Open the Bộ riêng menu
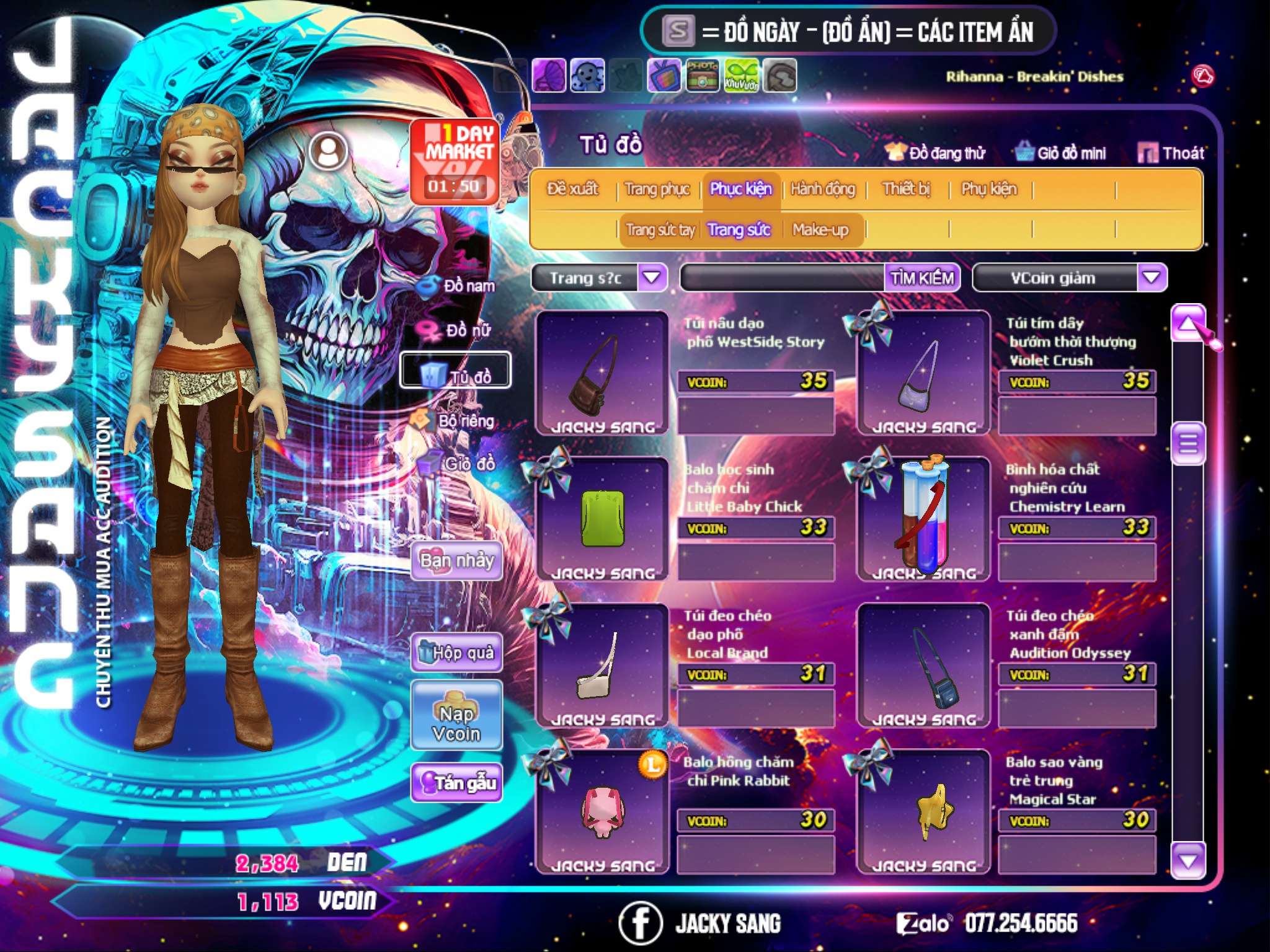 (x=456, y=421)
